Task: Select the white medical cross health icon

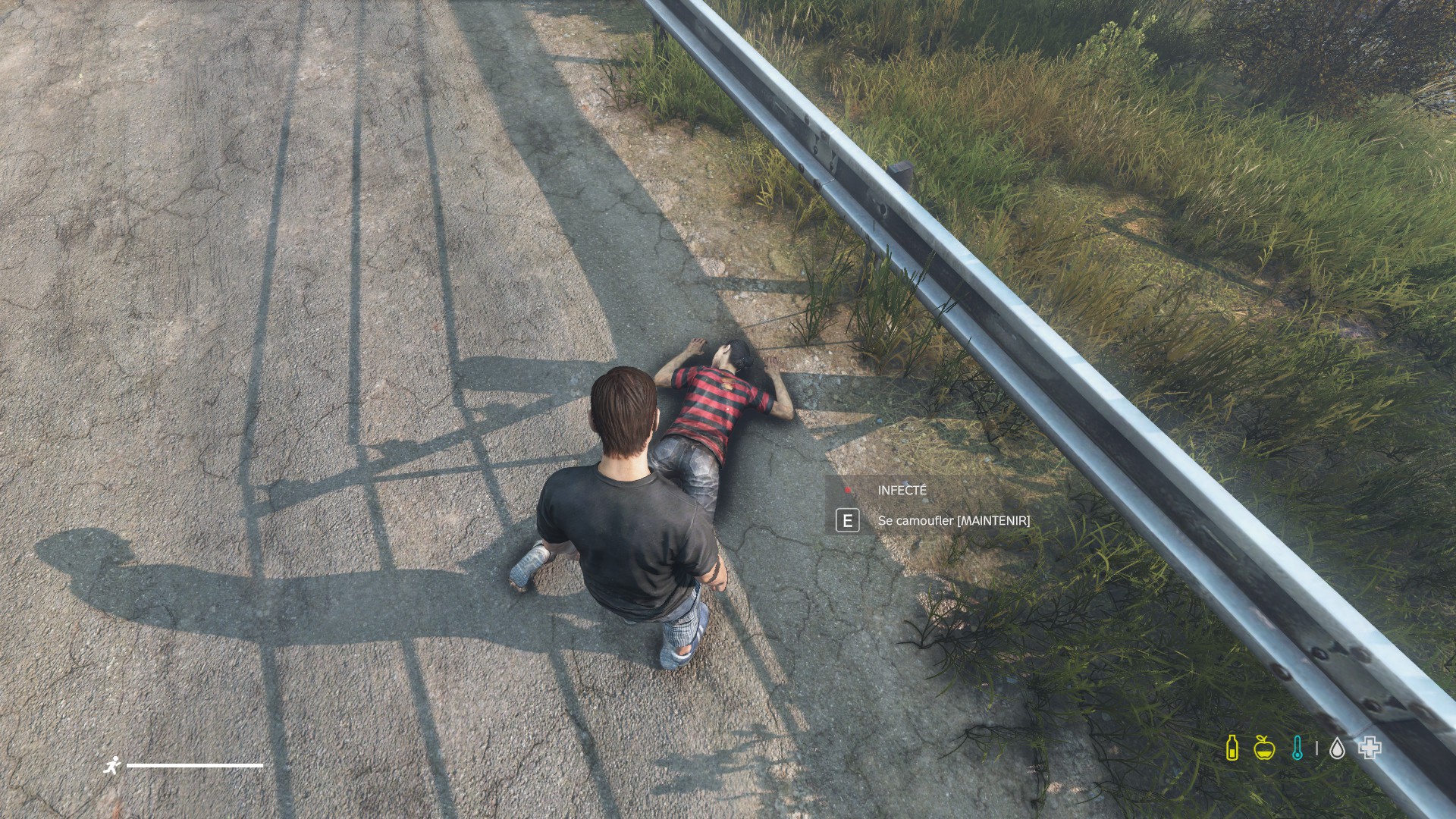Action: pyautogui.click(x=1370, y=748)
